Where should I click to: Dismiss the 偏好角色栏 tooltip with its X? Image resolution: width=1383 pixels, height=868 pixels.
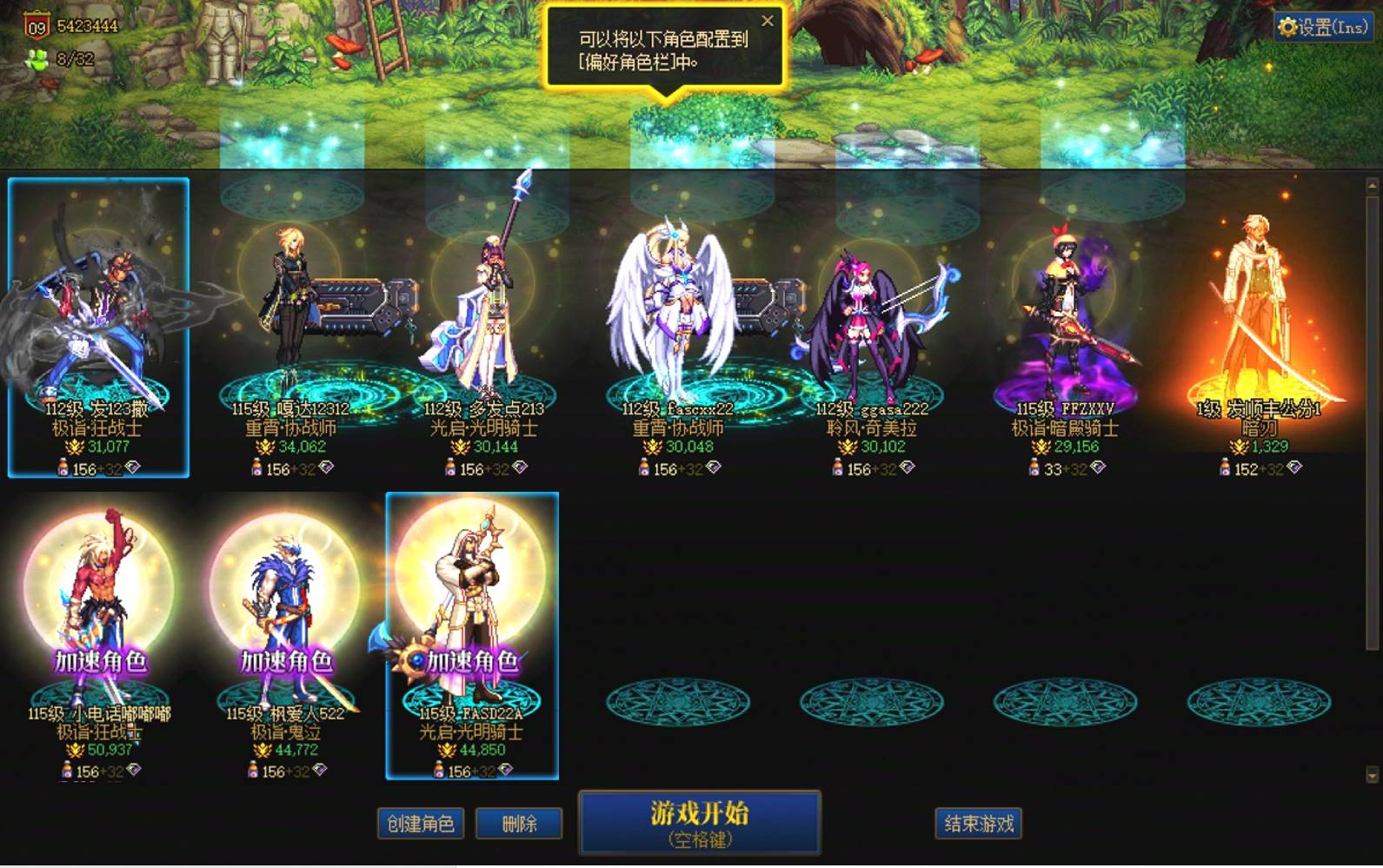pos(766,21)
